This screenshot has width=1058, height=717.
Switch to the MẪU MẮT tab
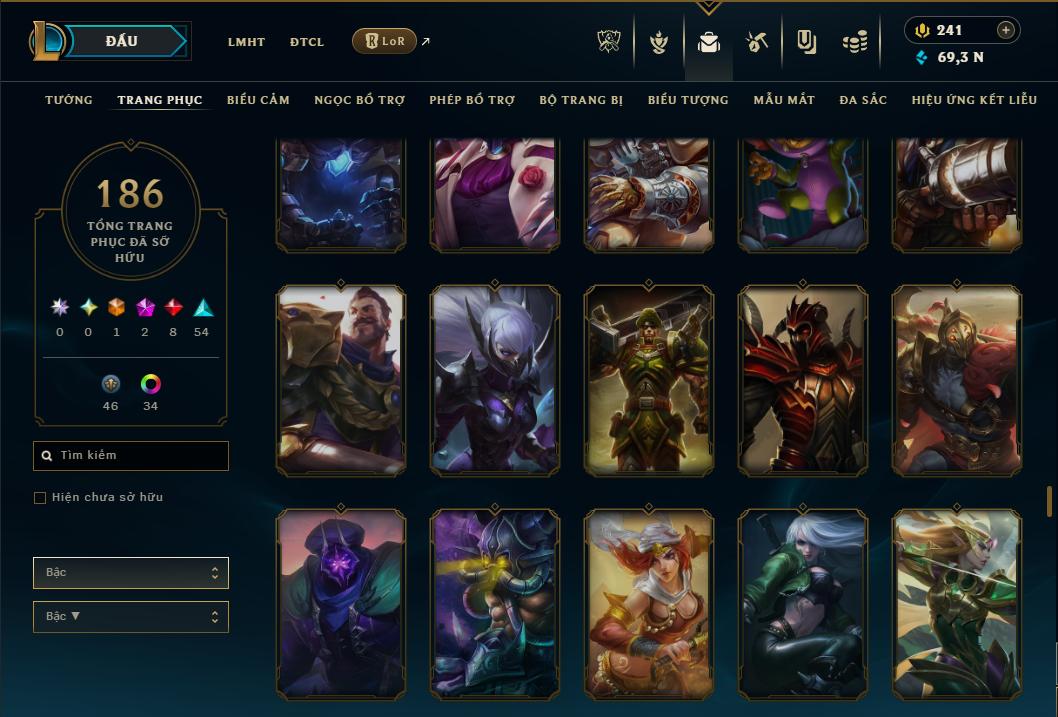(x=784, y=100)
